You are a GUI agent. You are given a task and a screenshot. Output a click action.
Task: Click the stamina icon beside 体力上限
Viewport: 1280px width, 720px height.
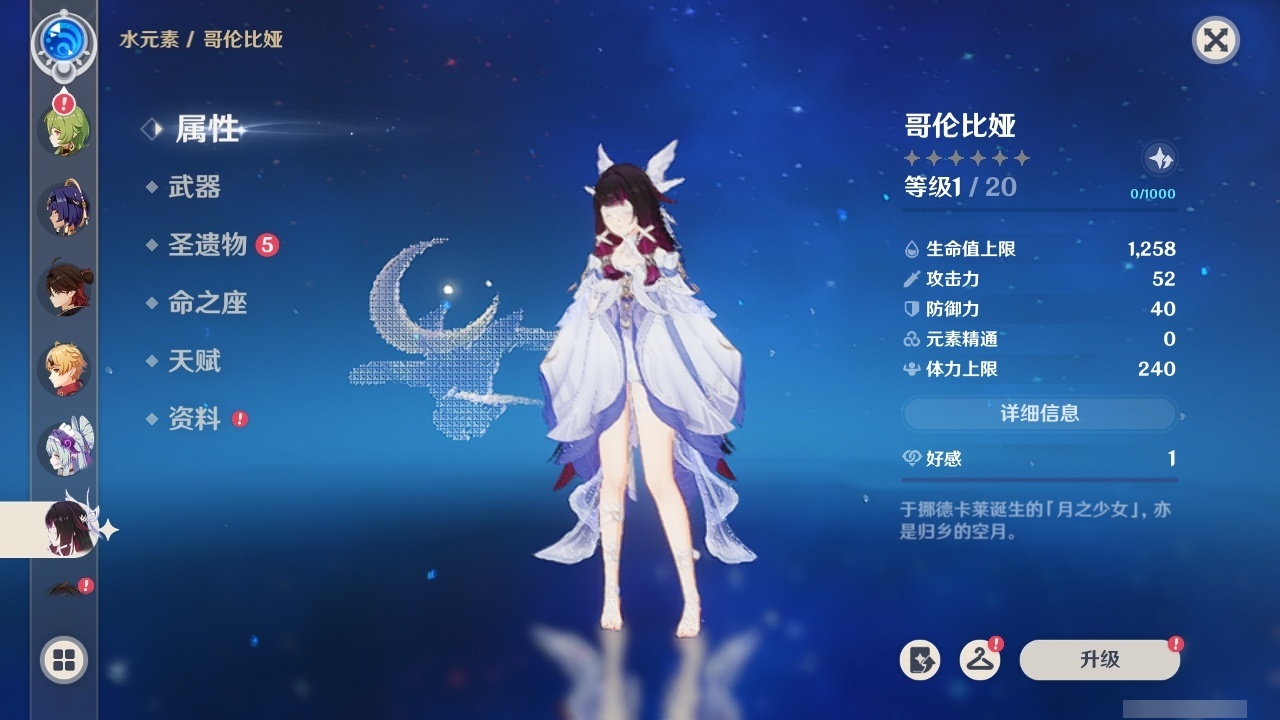[911, 369]
